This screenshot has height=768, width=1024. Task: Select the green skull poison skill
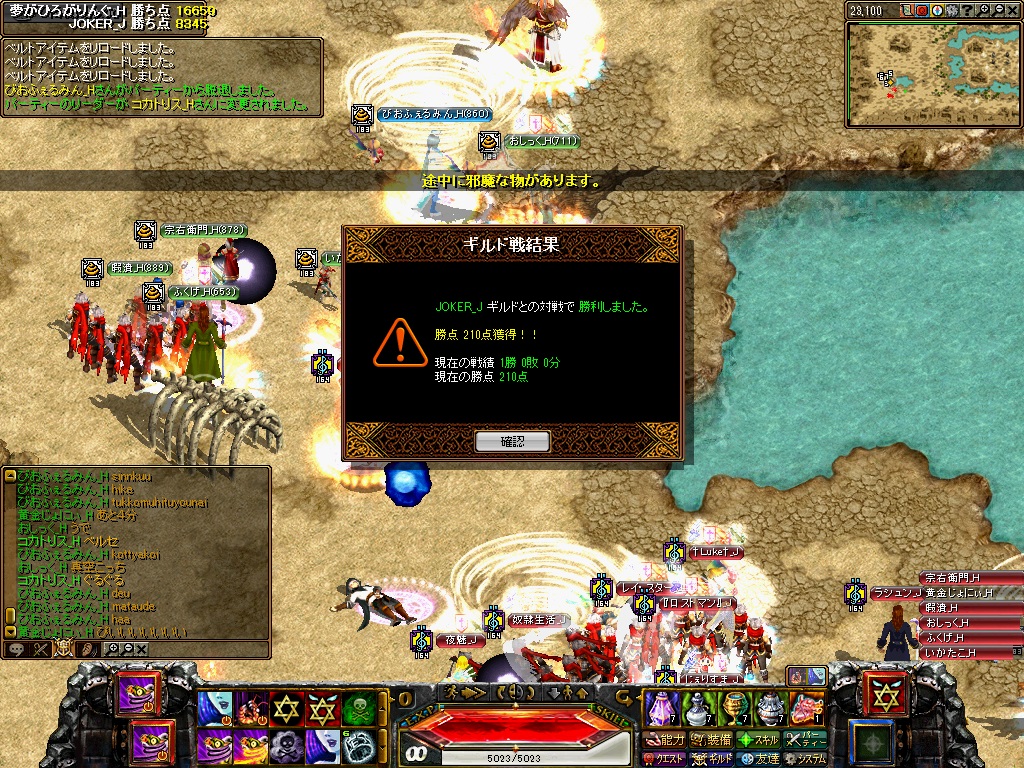click(x=360, y=709)
